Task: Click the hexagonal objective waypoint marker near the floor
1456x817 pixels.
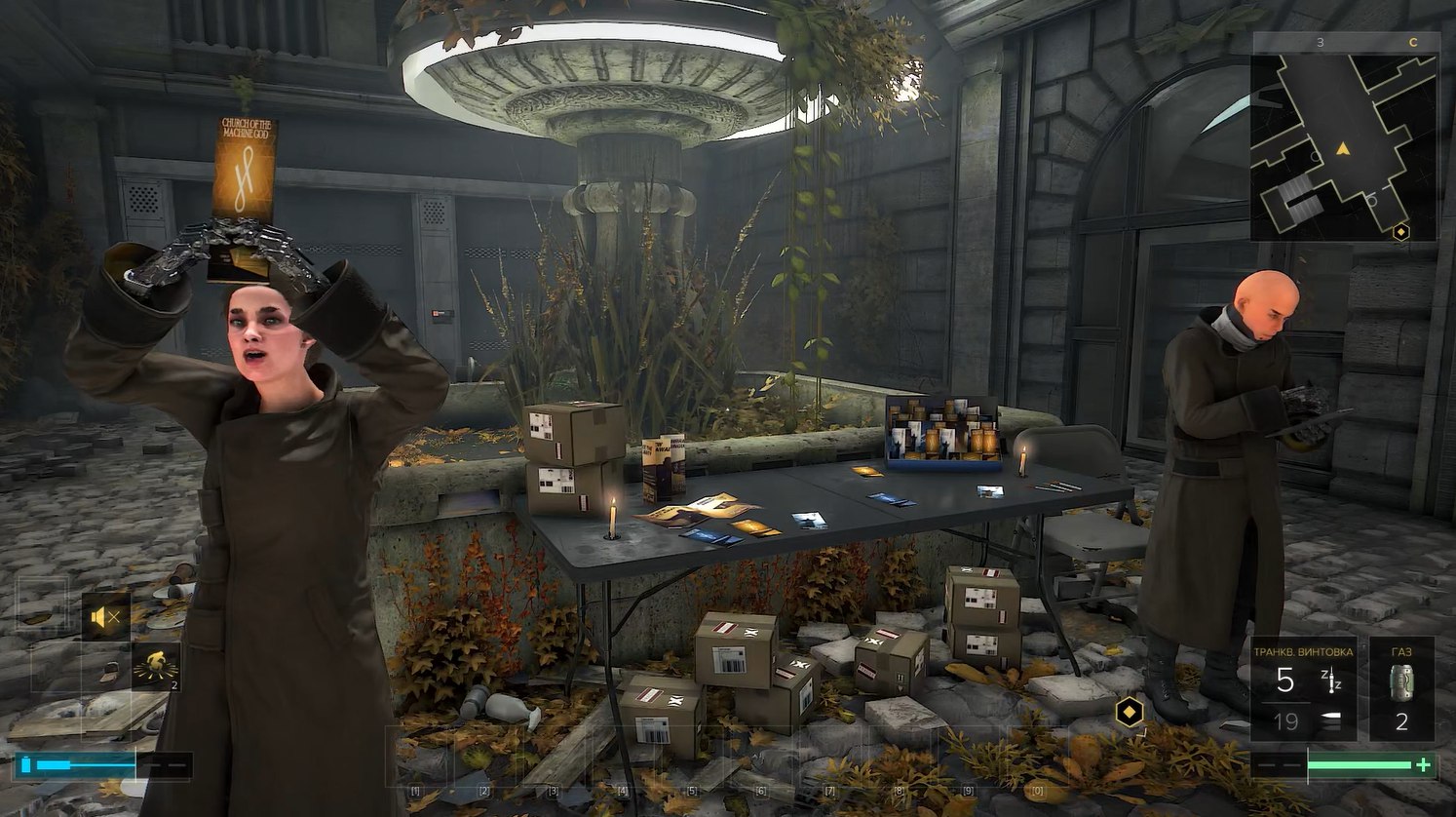Action: (1130, 710)
